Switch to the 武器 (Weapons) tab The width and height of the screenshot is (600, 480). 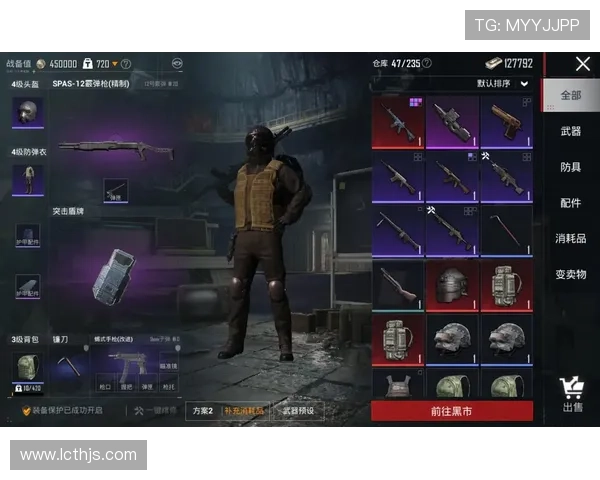pos(570,131)
